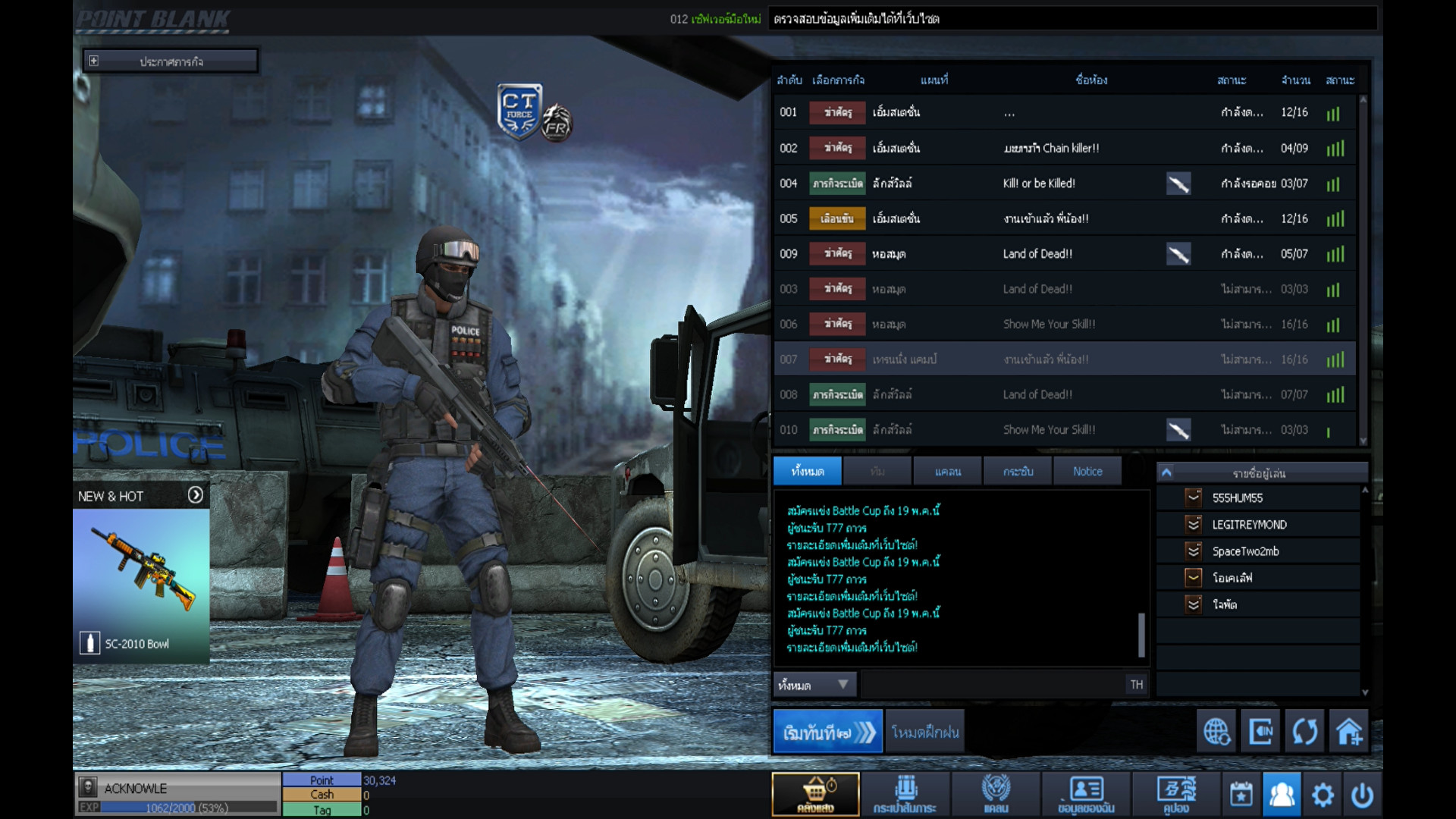This screenshot has height=819, width=1456.
Task: Click the chat message input field
Action: tap(993, 685)
